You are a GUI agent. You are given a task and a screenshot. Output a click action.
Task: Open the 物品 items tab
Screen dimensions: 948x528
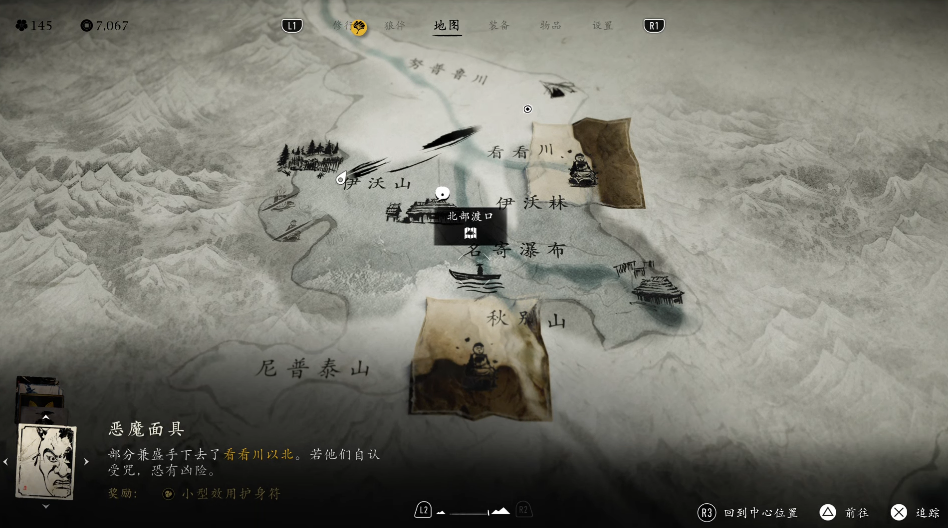[x=550, y=26]
